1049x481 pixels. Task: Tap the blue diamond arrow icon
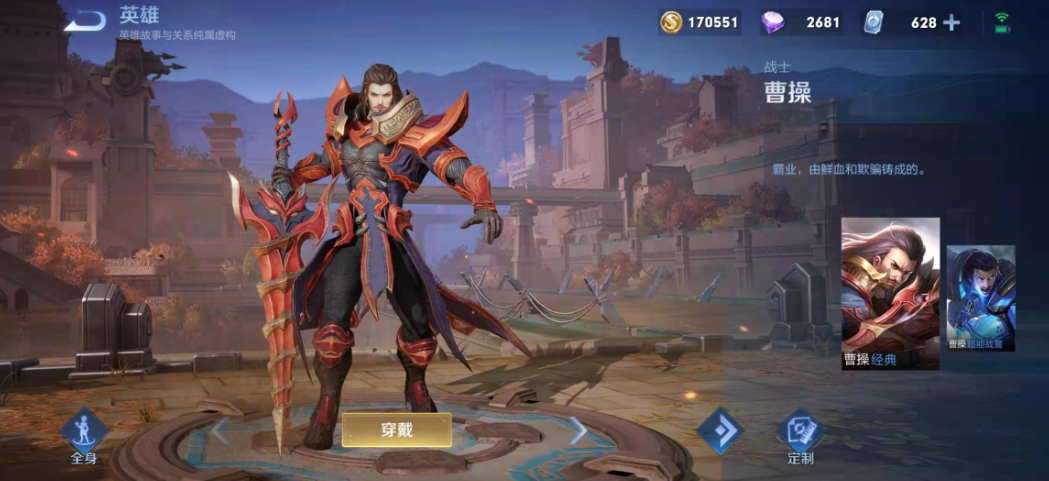coord(719,431)
